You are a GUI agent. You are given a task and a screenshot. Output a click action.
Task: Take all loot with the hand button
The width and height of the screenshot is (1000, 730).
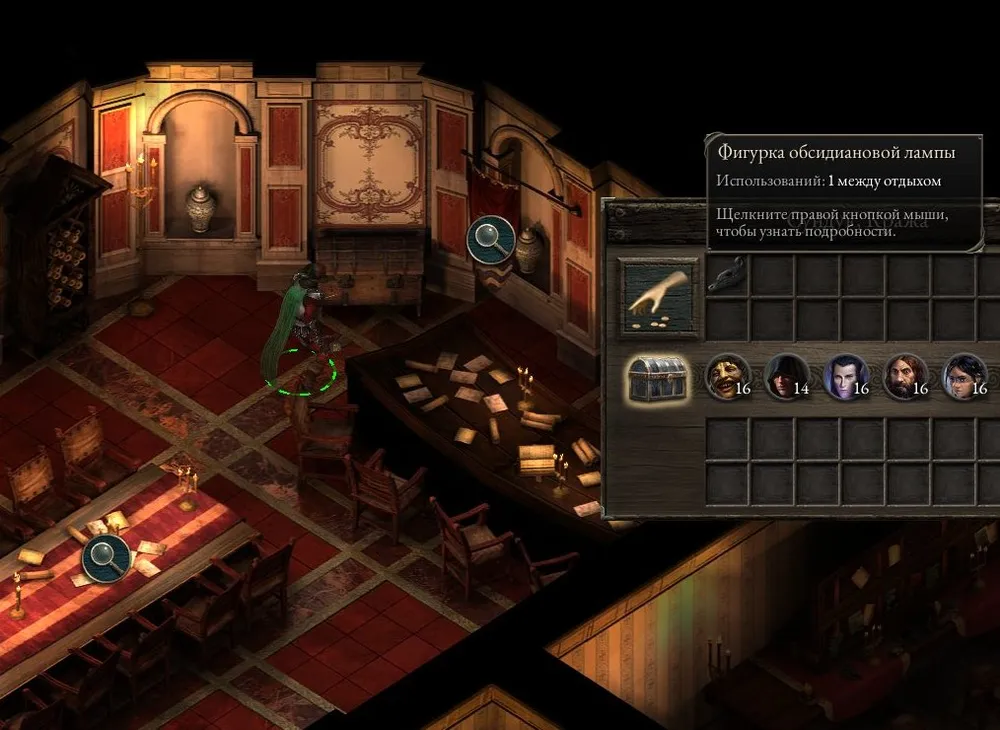[x=656, y=298]
